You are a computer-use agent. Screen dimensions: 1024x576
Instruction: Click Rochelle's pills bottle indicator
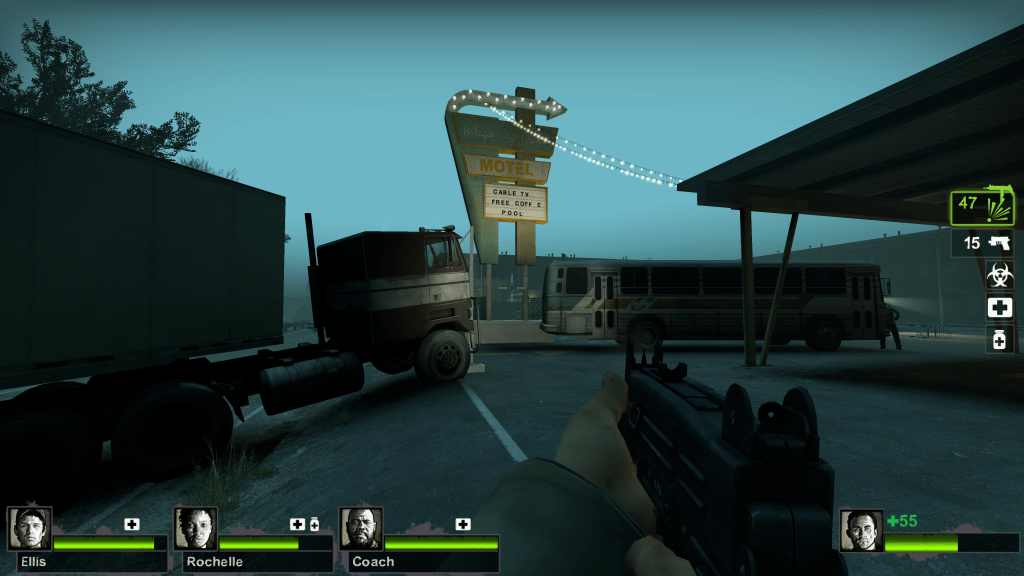[314, 524]
